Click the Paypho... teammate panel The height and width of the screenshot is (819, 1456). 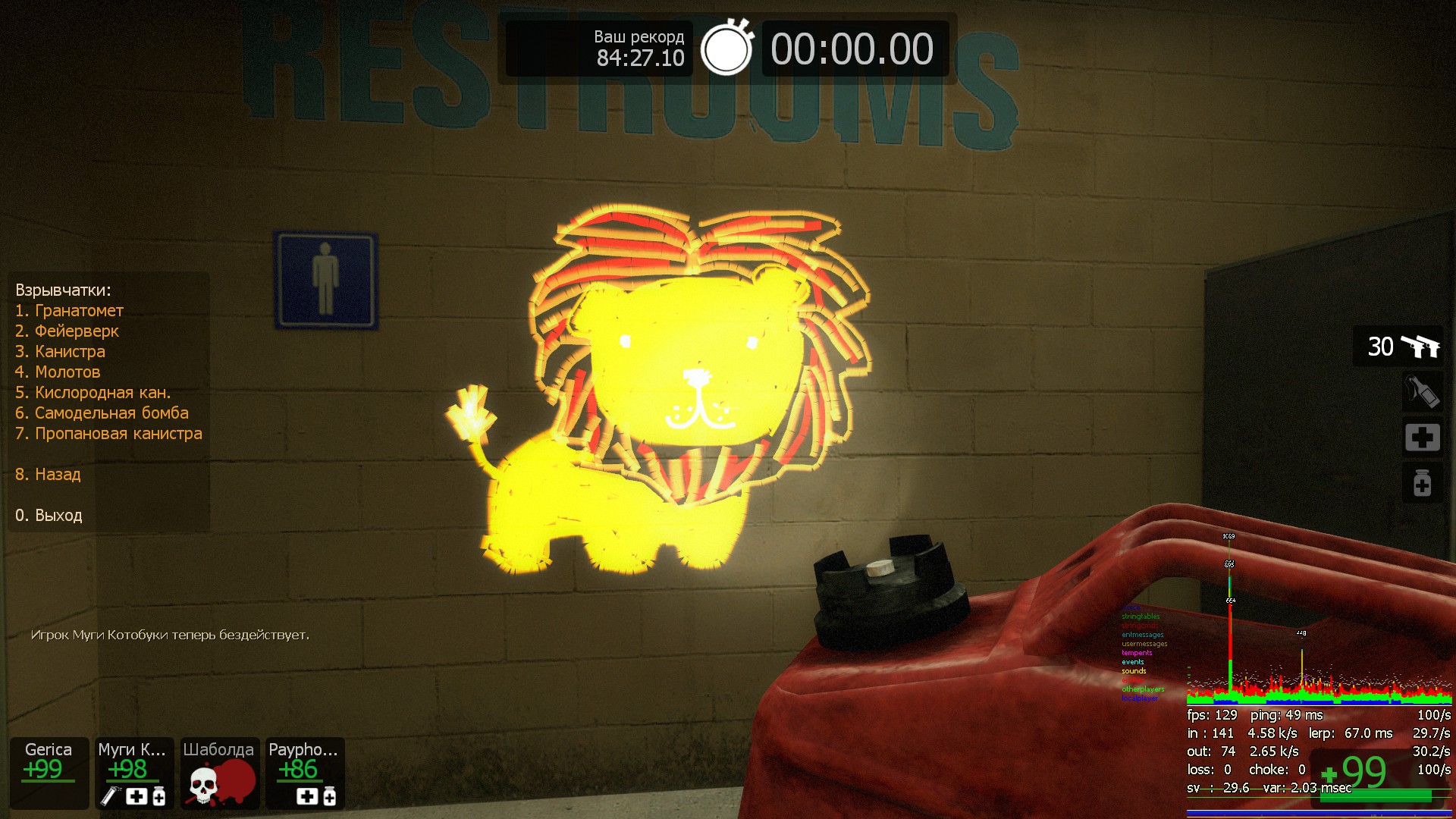click(305, 772)
